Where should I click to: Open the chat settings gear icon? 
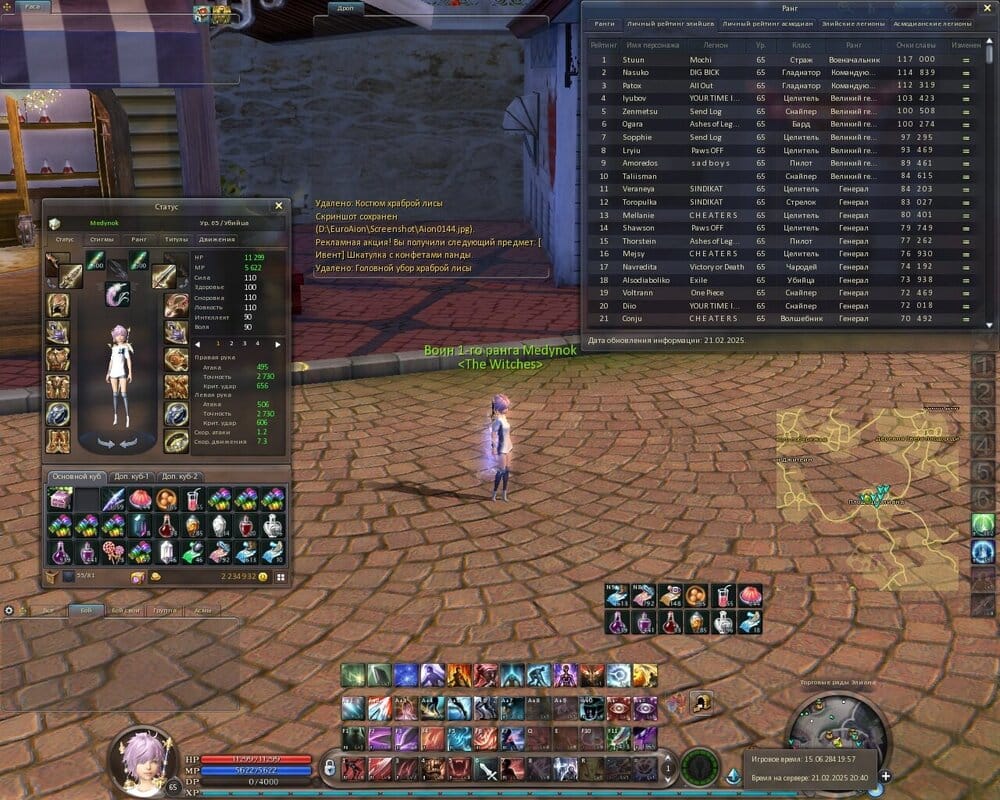pyautogui.click(x=9, y=609)
